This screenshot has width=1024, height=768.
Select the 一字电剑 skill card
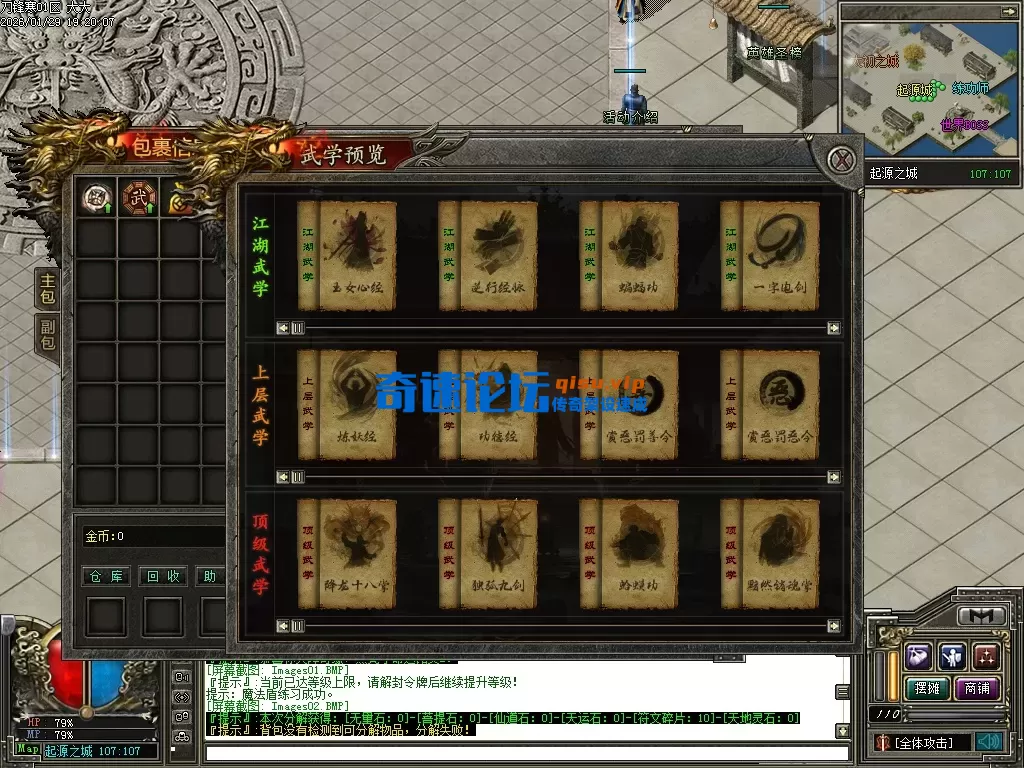(x=779, y=256)
